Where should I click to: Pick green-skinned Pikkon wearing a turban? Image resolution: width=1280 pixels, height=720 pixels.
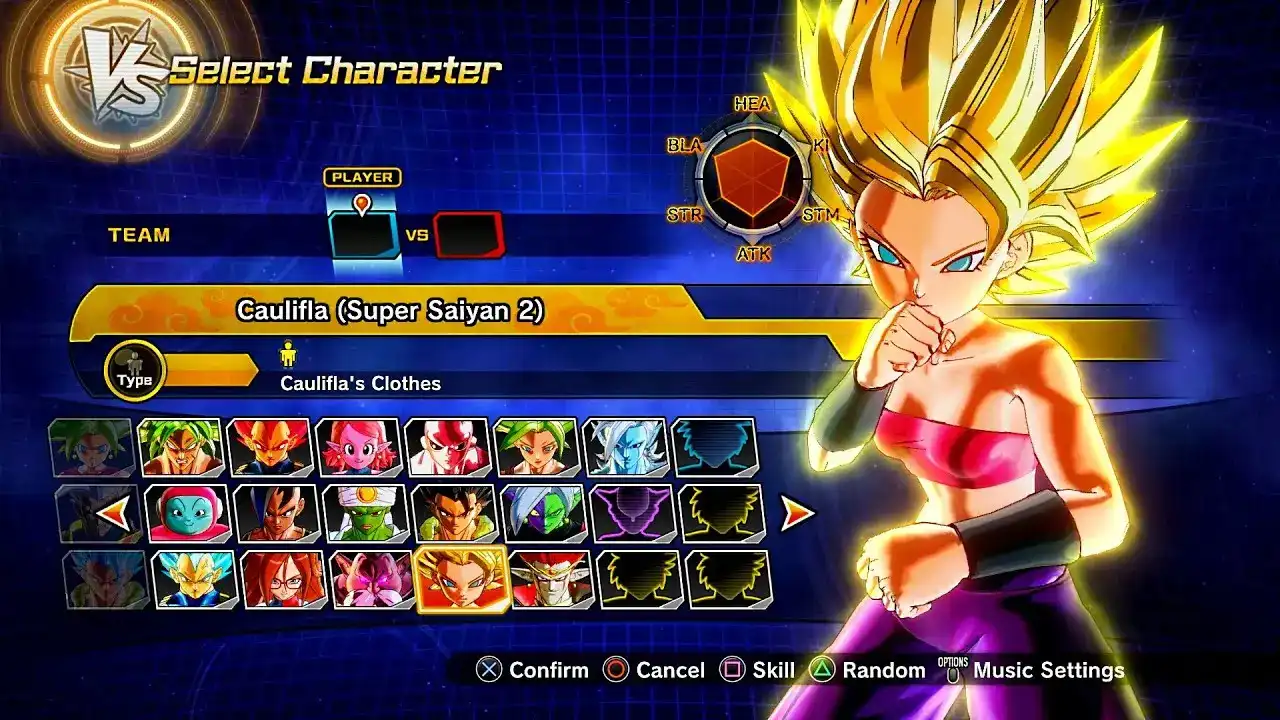coord(365,513)
